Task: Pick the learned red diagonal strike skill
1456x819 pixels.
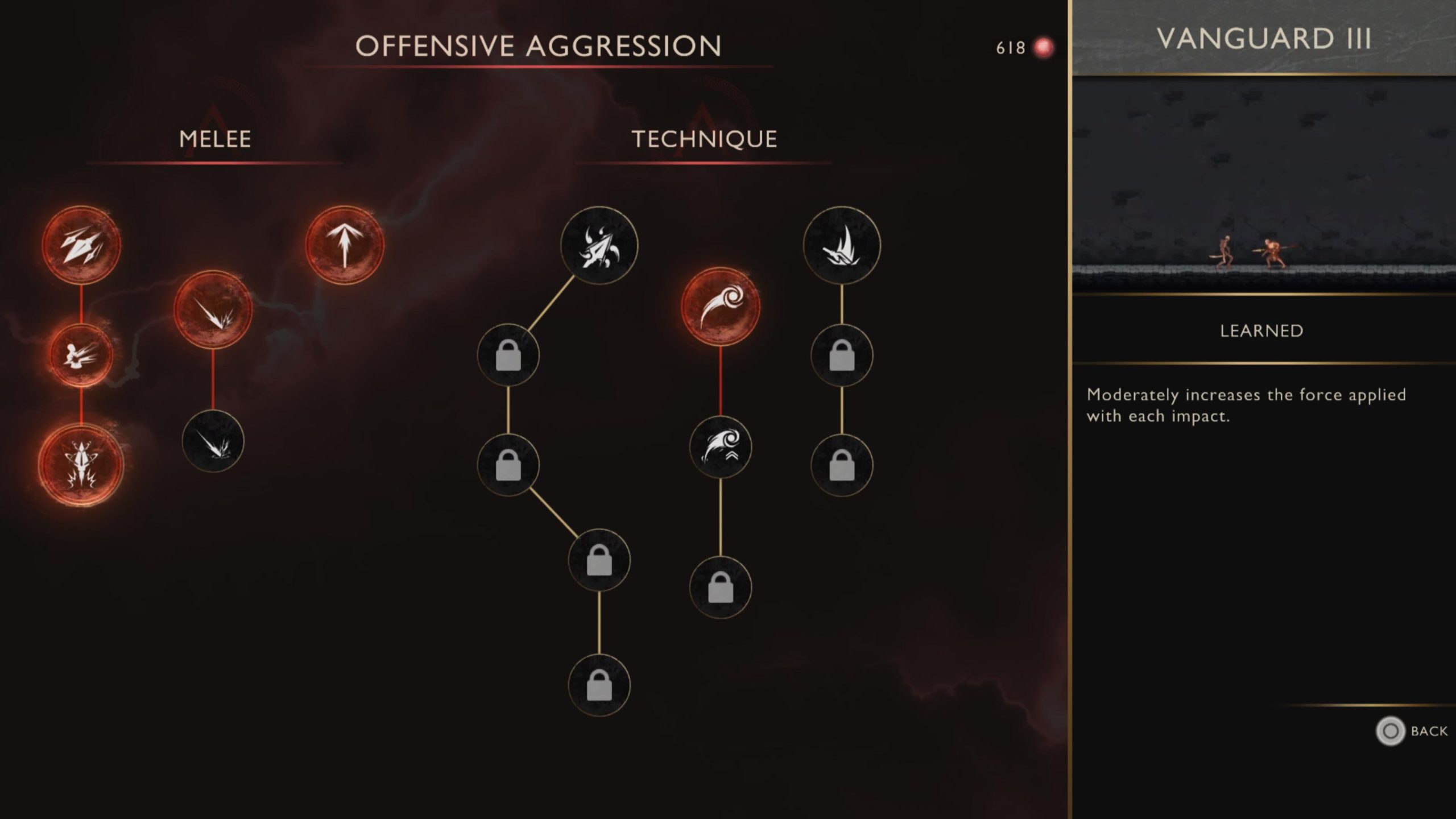Action: [213, 310]
